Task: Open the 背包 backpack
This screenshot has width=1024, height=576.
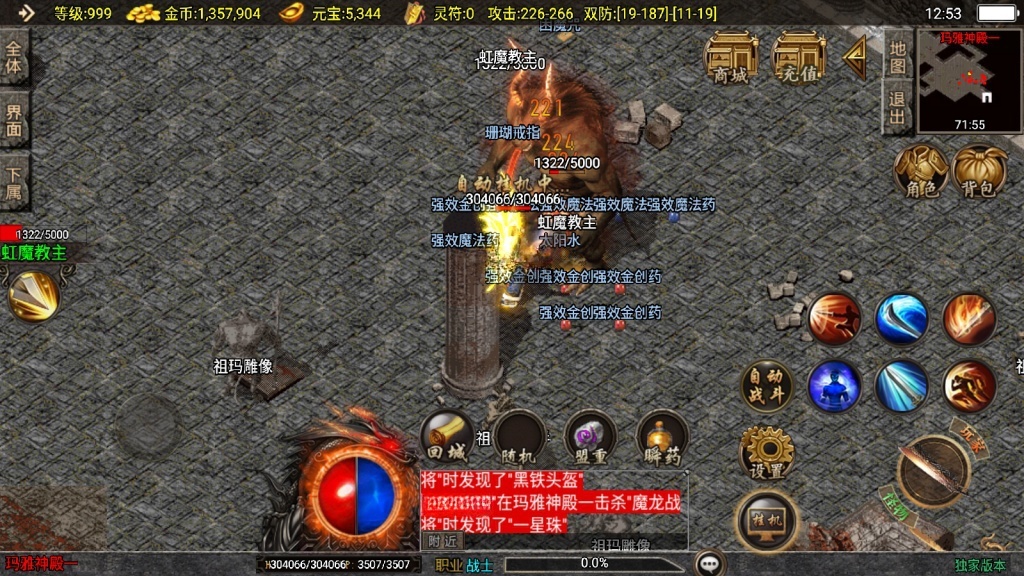Action: pyautogui.click(x=980, y=170)
